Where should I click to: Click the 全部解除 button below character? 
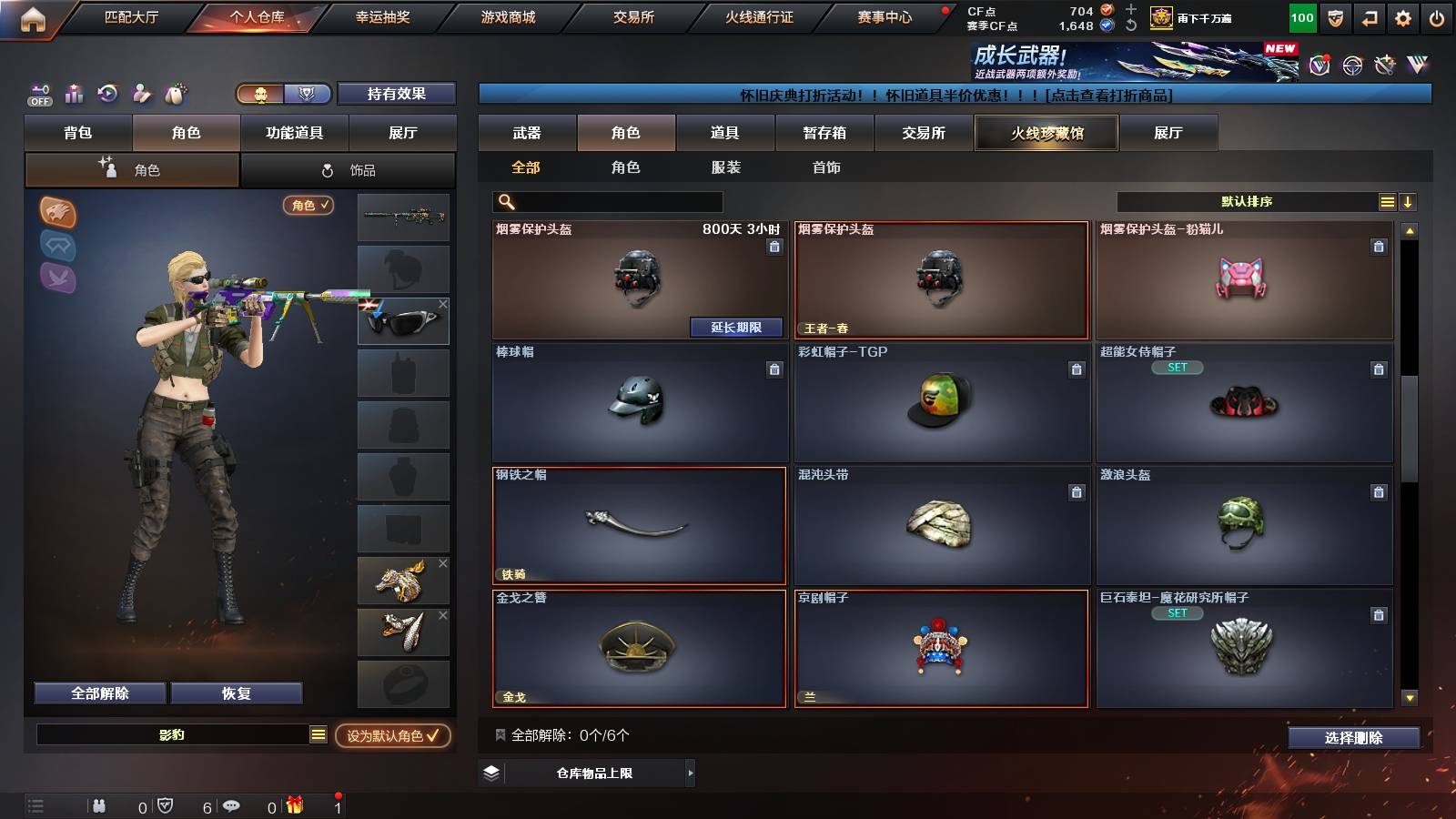tap(99, 693)
